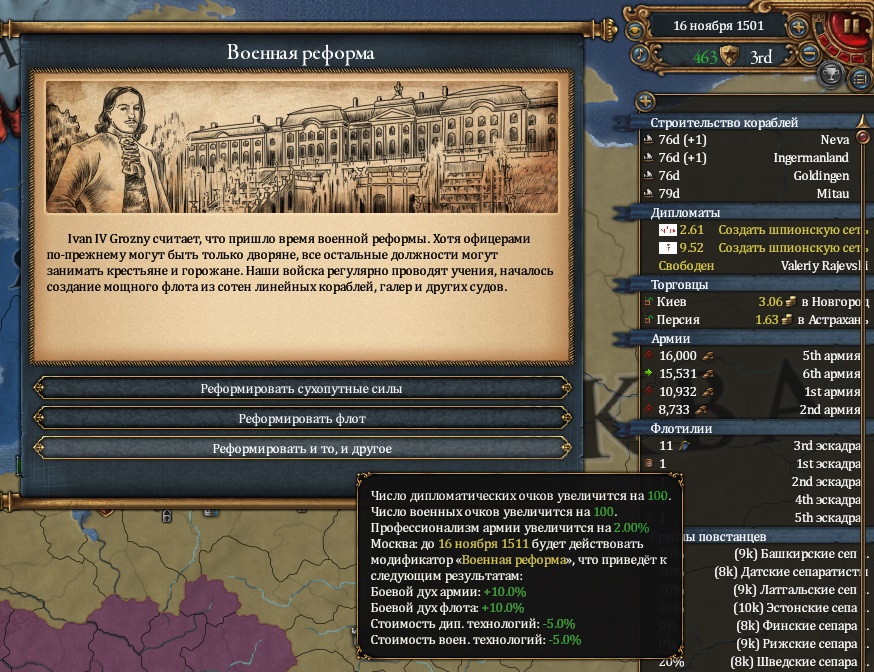This screenshot has height=672, width=874.
Task: Select the 1st армия in outliner
Action: tap(752, 392)
